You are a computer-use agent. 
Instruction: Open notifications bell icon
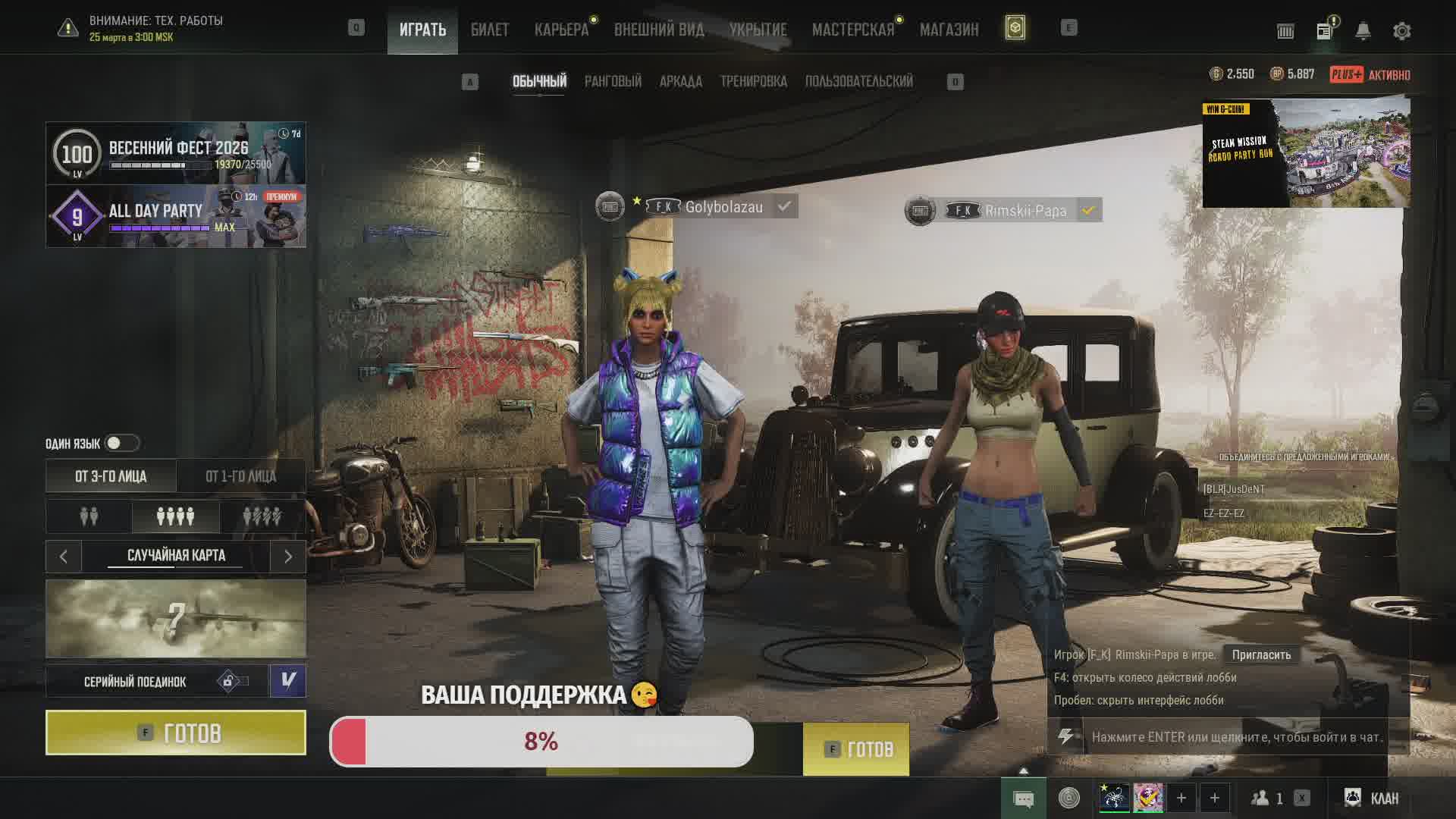click(1363, 31)
